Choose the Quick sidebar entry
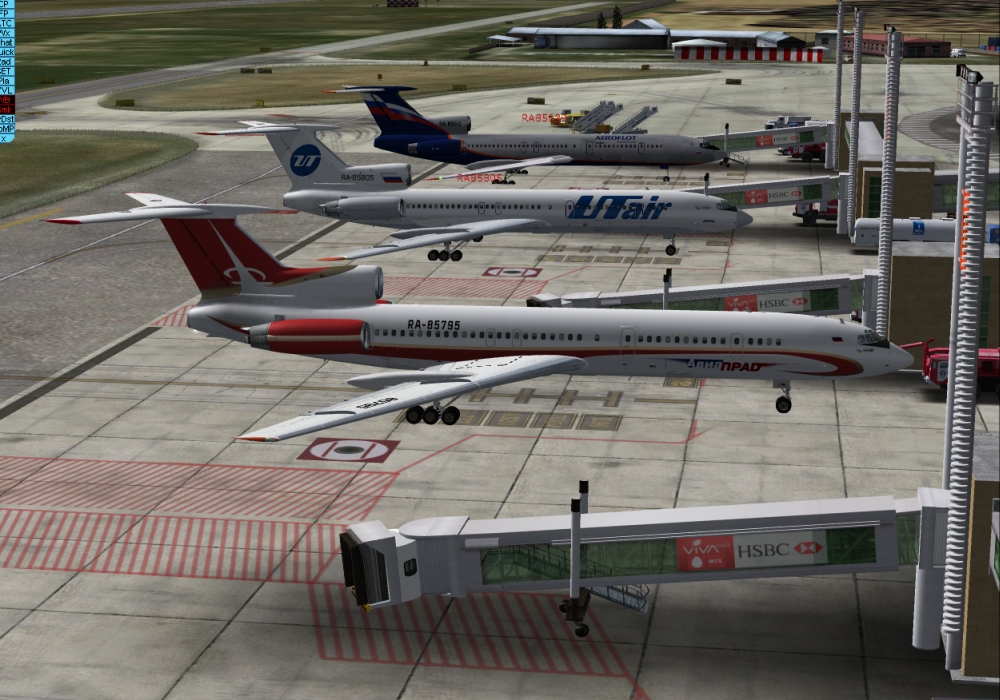1000x700 pixels. [6, 52]
